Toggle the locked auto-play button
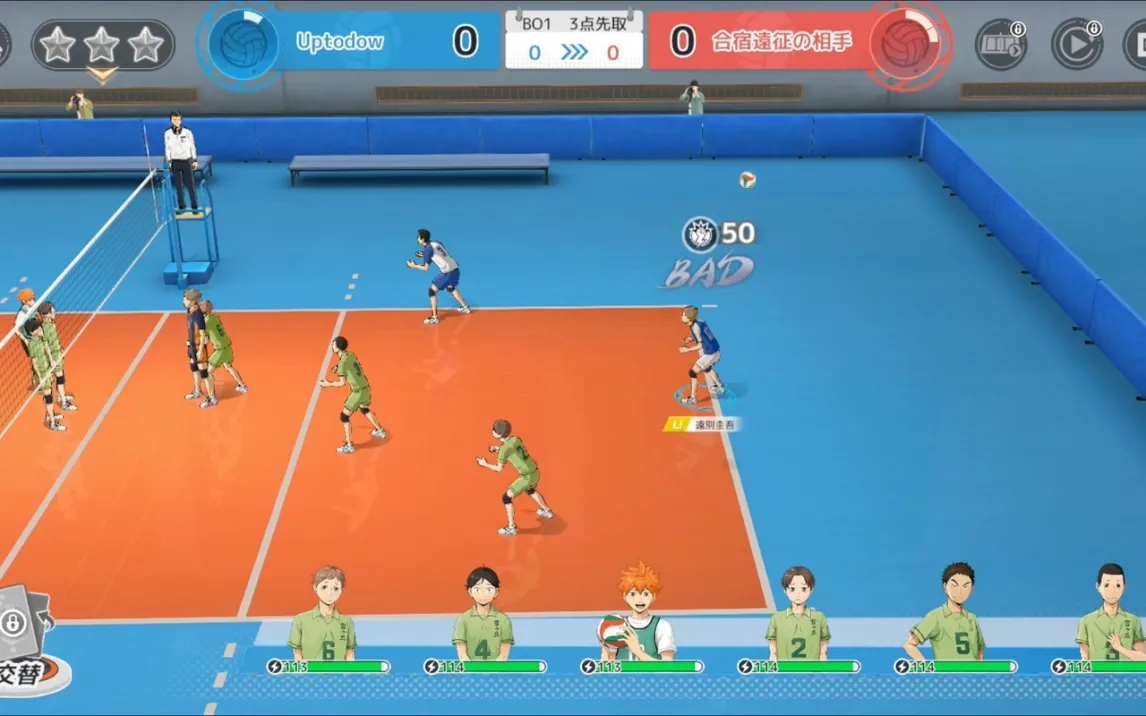1146x716 pixels. (x=1076, y=44)
